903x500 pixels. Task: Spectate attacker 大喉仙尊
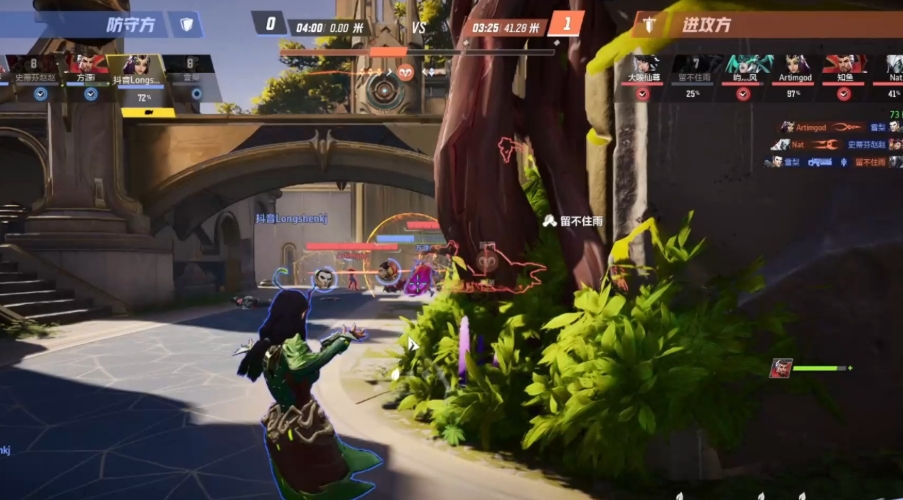click(x=643, y=68)
